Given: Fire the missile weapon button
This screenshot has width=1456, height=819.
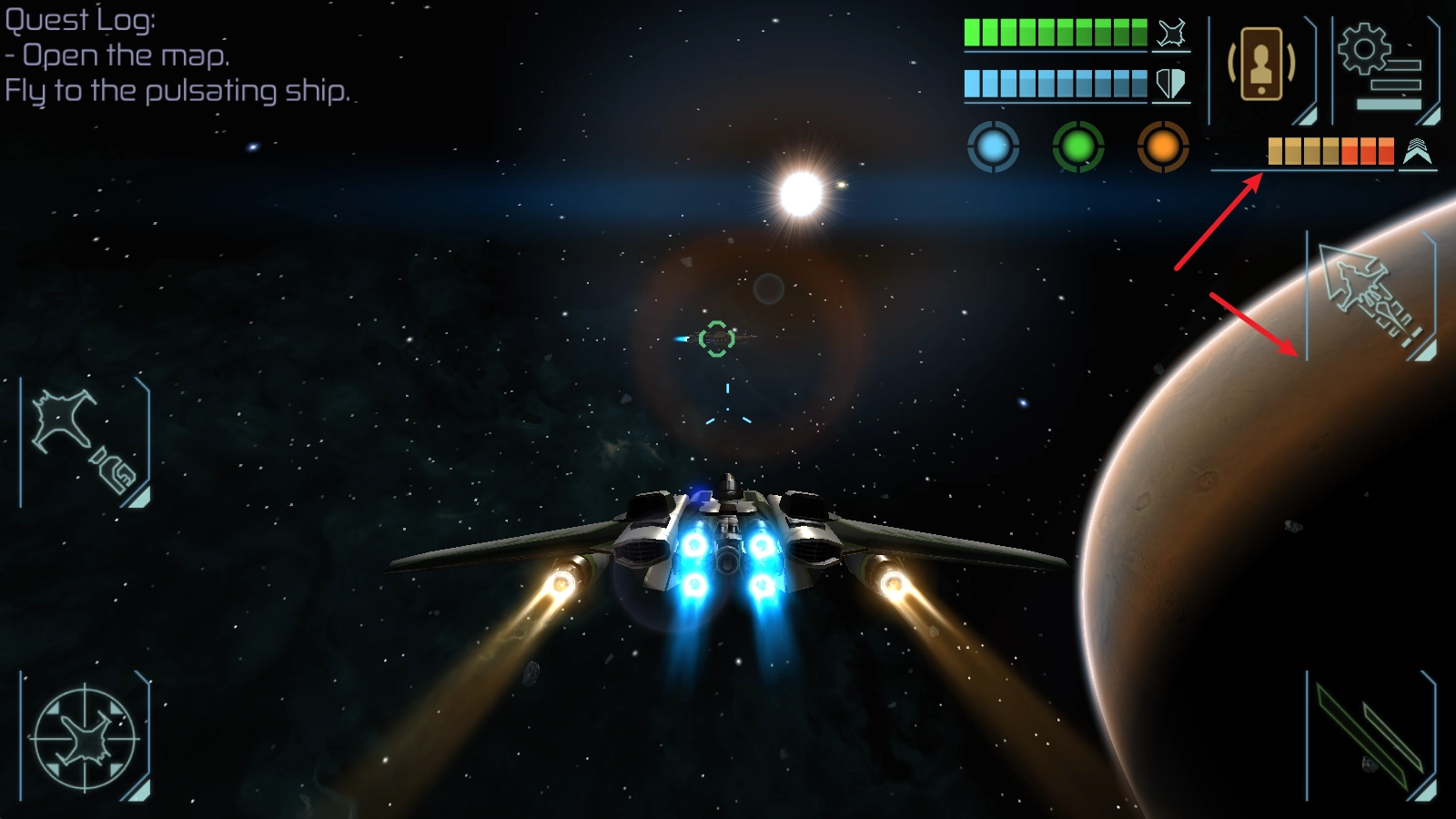Looking at the screenshot, I should (1370, 296).
